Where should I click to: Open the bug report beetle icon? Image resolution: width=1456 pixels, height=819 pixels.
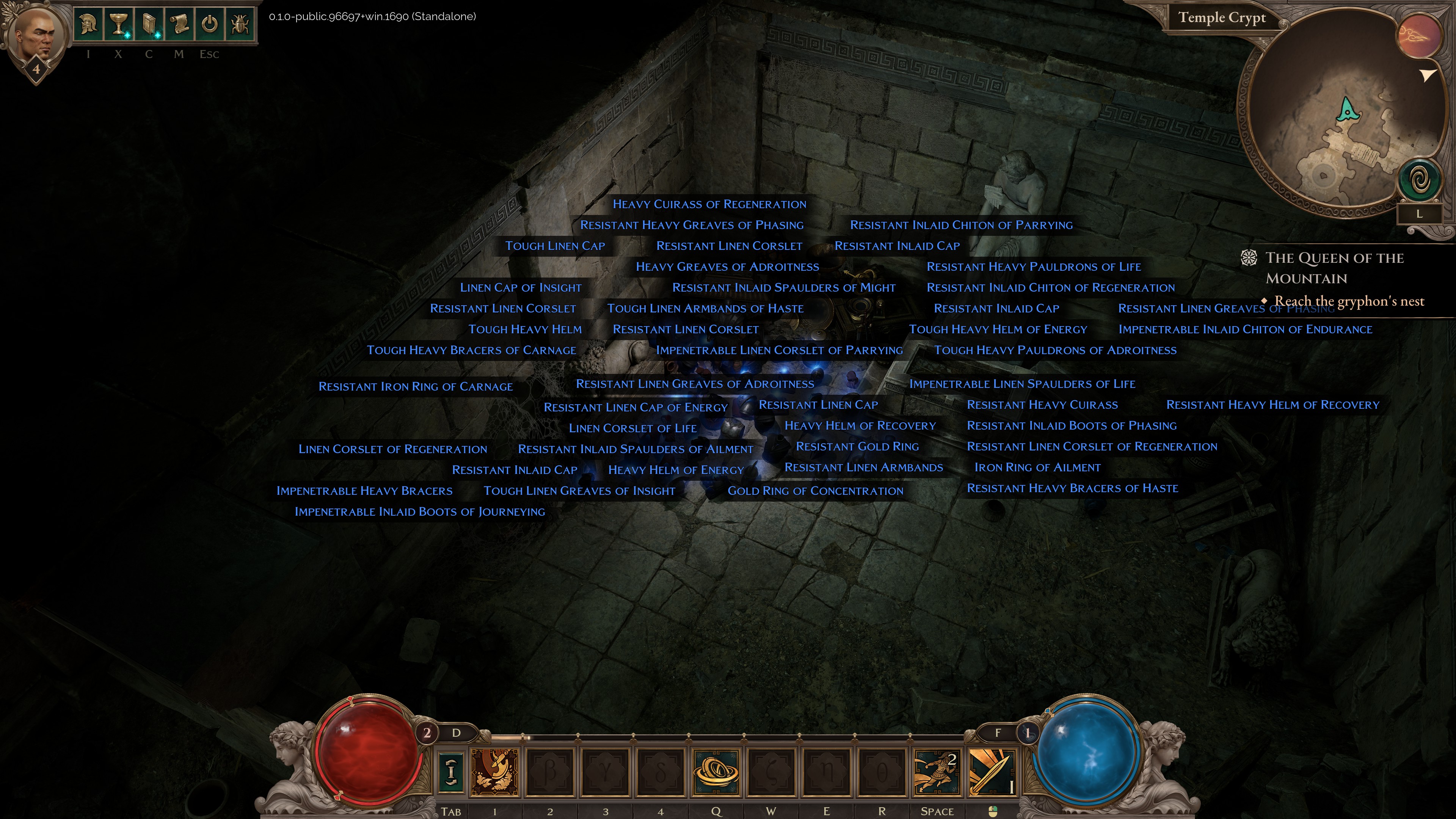[240, 24]
